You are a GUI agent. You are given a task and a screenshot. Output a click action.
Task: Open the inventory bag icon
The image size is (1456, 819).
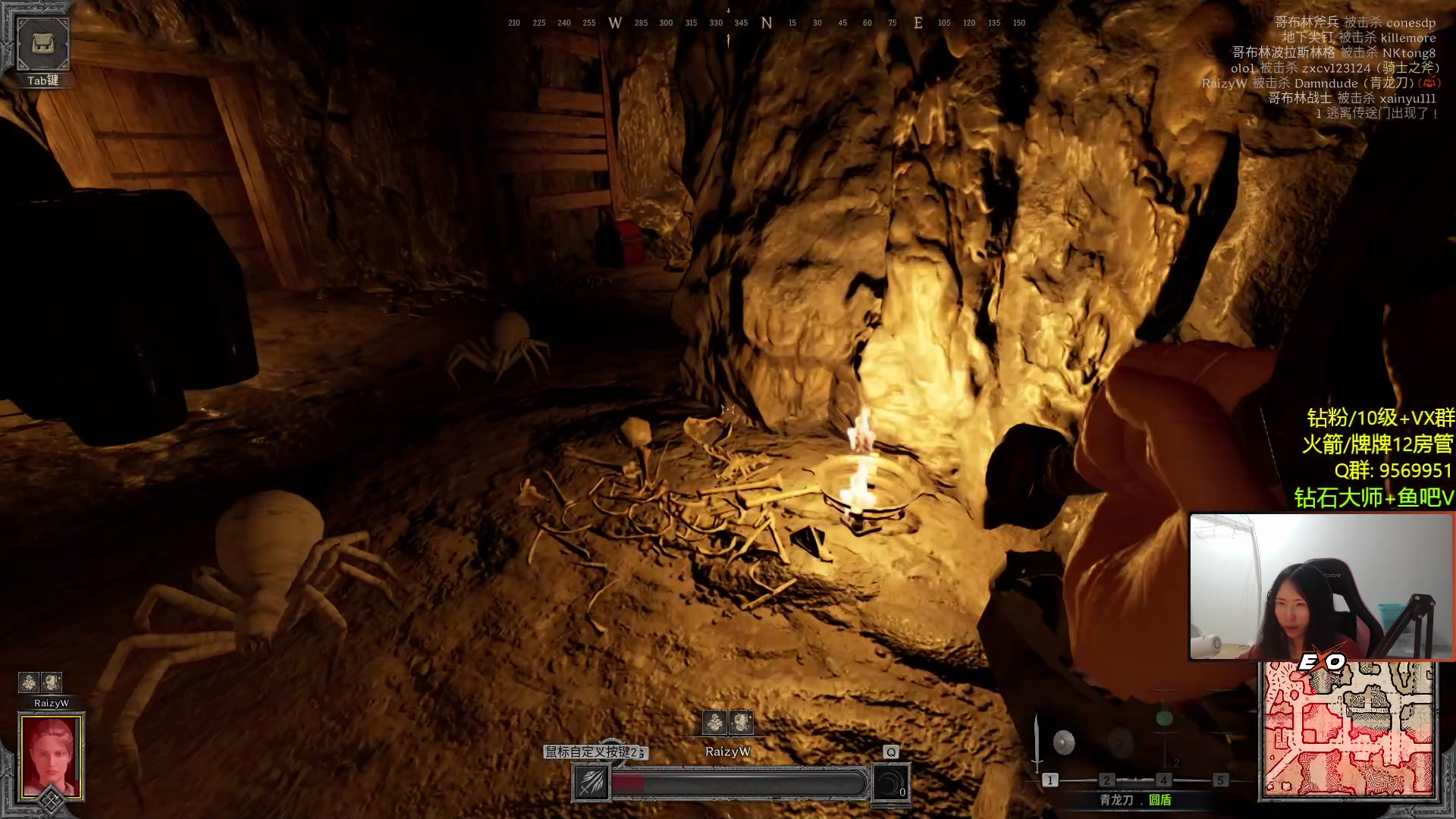tap(42, 44)
